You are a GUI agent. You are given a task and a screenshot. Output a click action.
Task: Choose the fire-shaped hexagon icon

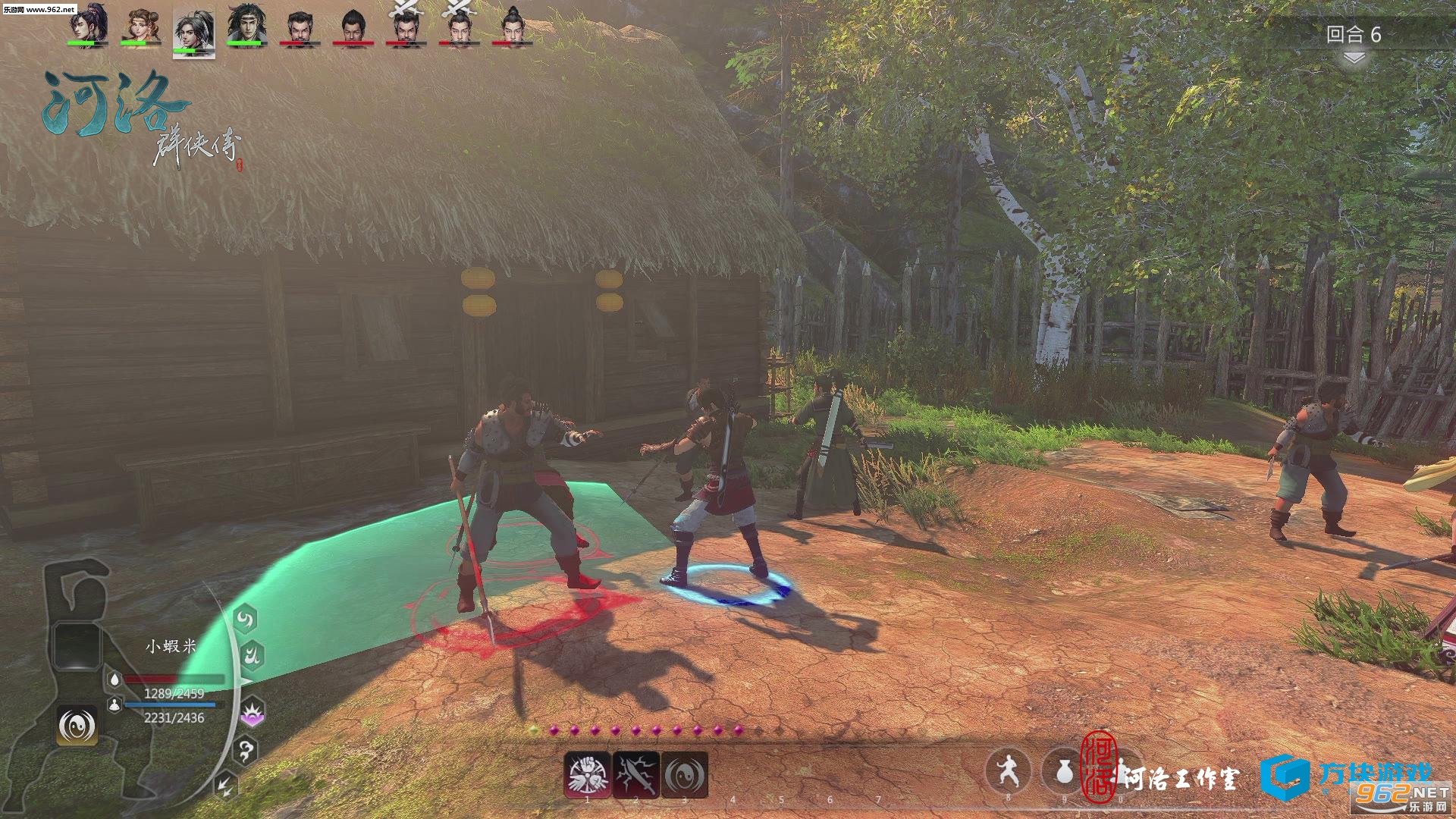coord(252,654)
